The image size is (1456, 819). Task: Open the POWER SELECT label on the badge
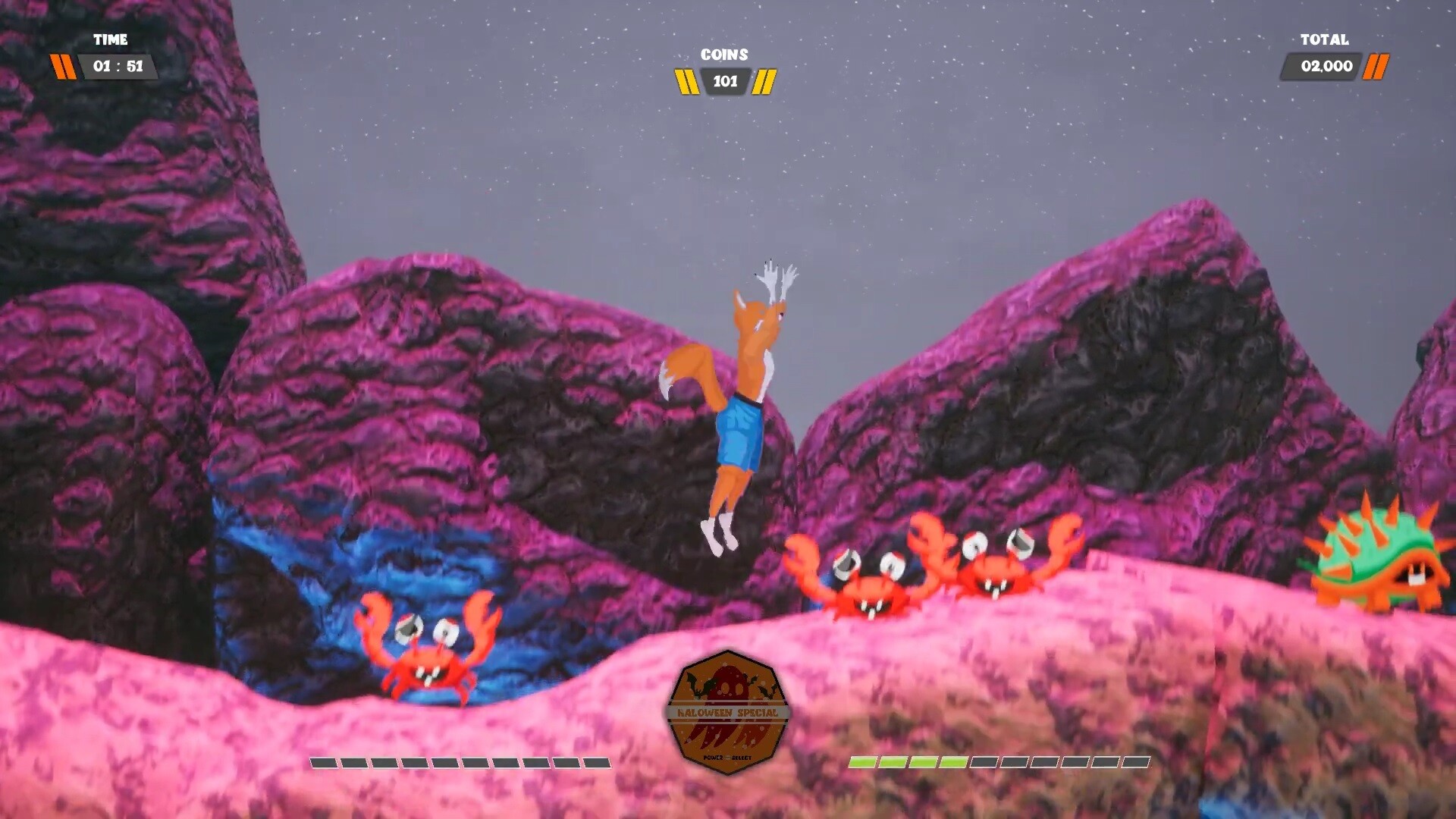click(727, 756)
